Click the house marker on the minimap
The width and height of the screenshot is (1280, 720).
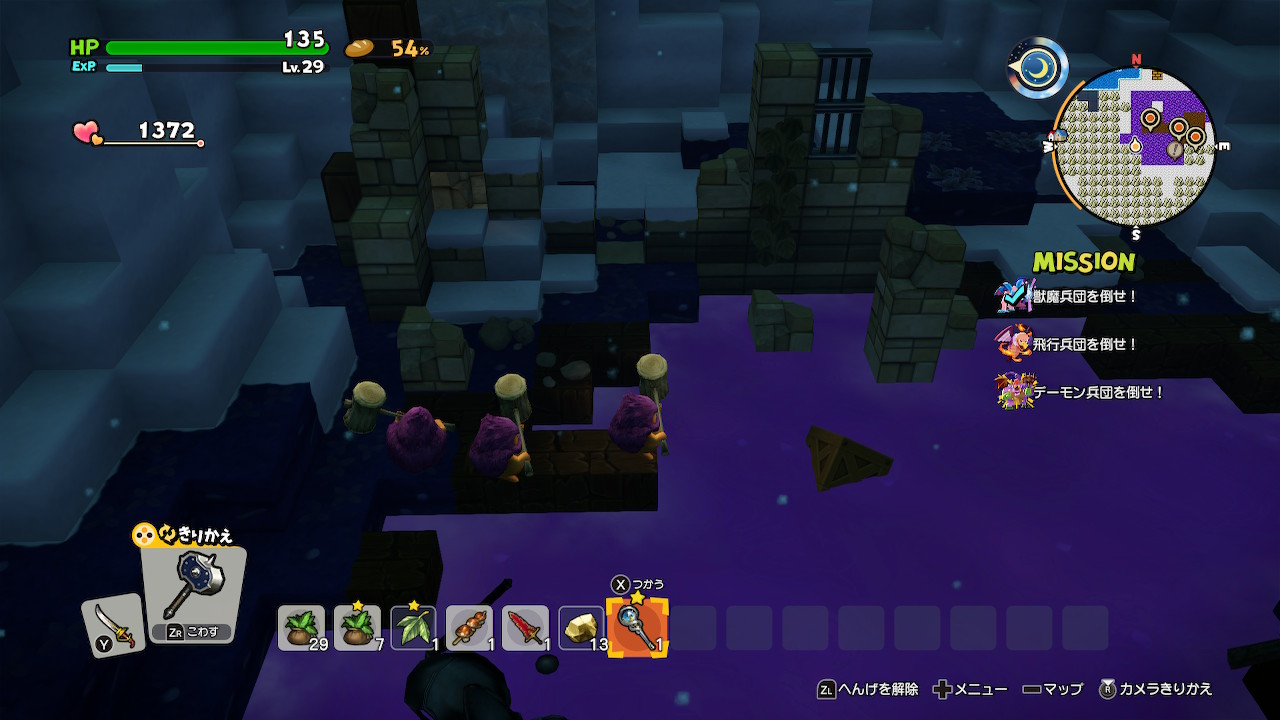(1059, 136)
